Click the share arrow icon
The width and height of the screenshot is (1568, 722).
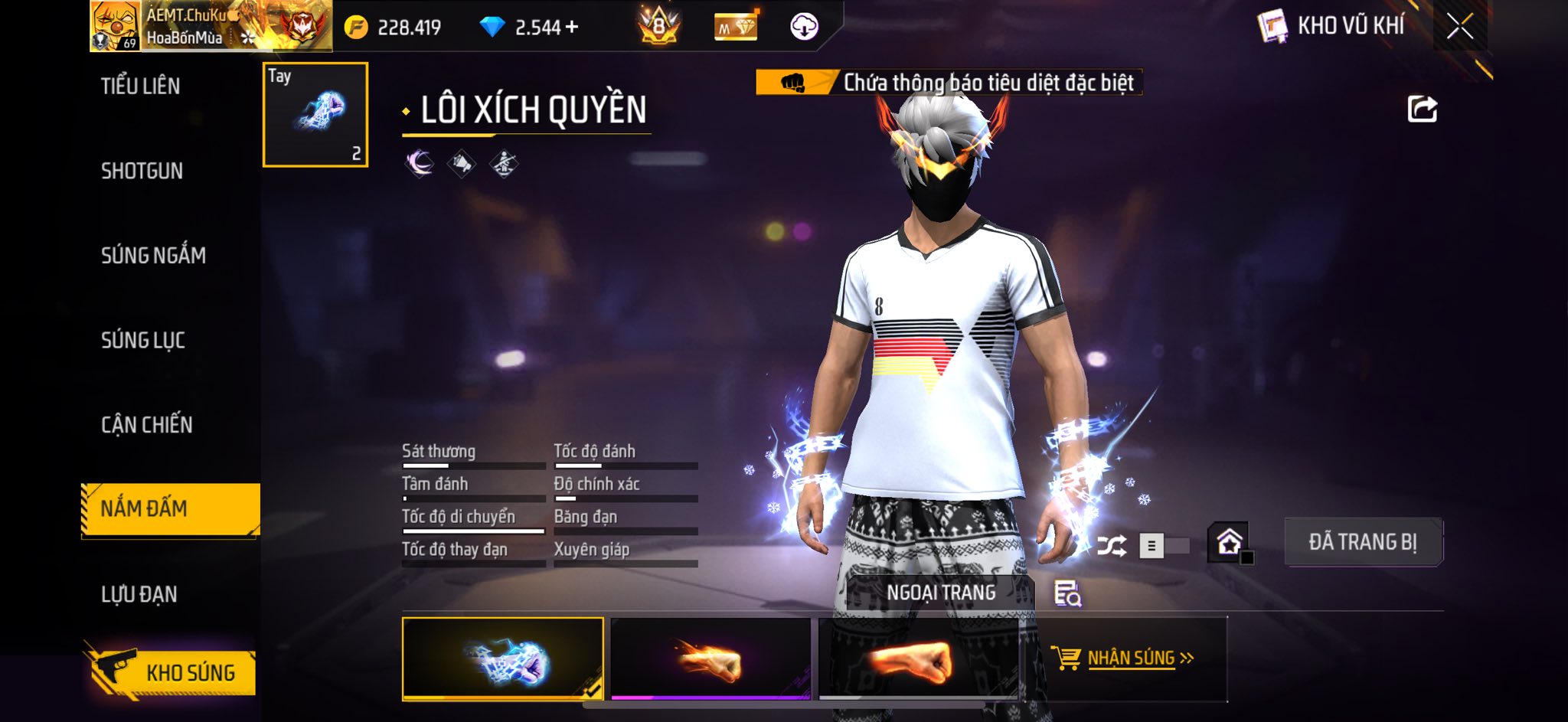pyautogui.click(x=1422, y=109)
